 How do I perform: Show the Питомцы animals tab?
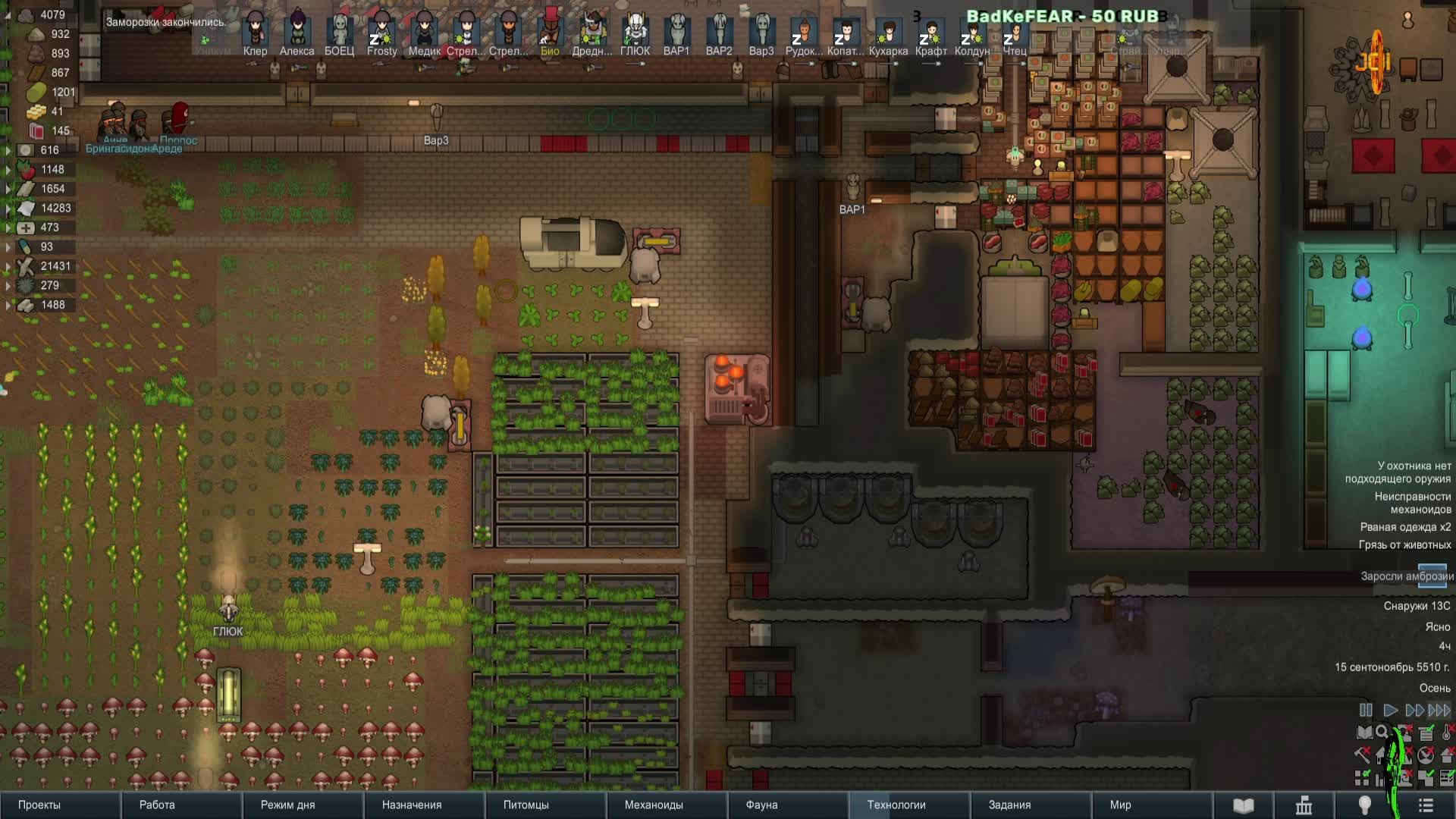tap(526, 805)
